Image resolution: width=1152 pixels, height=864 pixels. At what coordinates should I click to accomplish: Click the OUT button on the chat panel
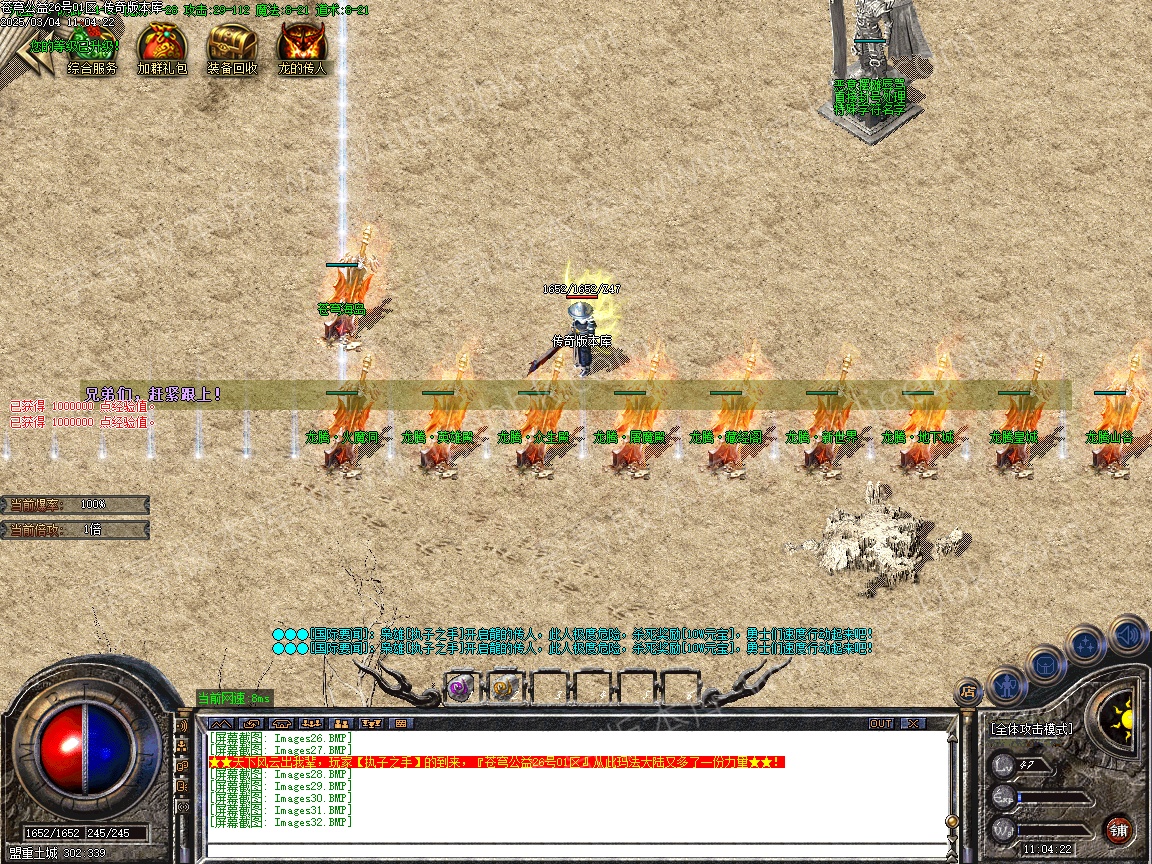880,723
